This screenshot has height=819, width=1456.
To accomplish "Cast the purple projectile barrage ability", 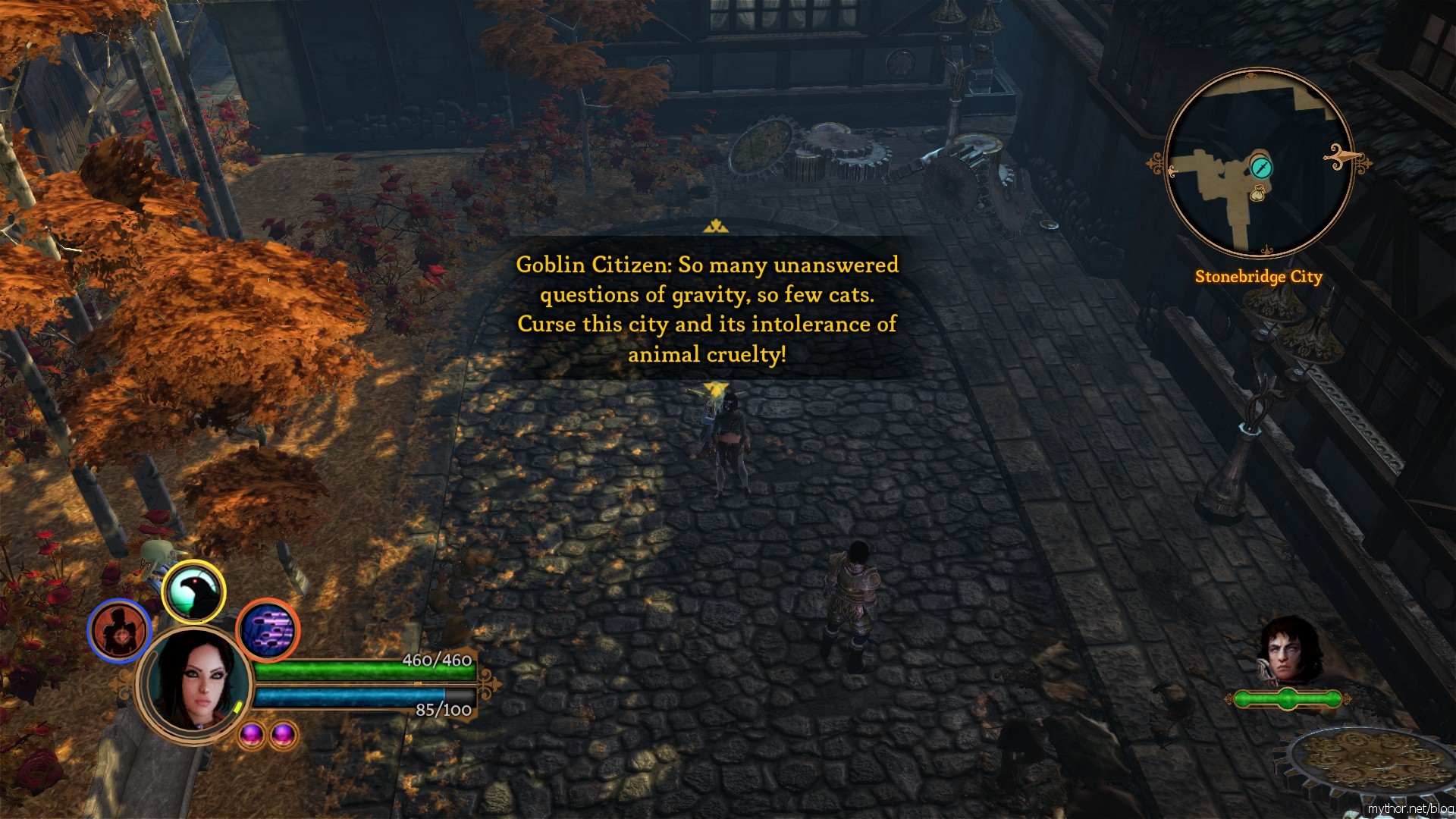I will (268, 629).
